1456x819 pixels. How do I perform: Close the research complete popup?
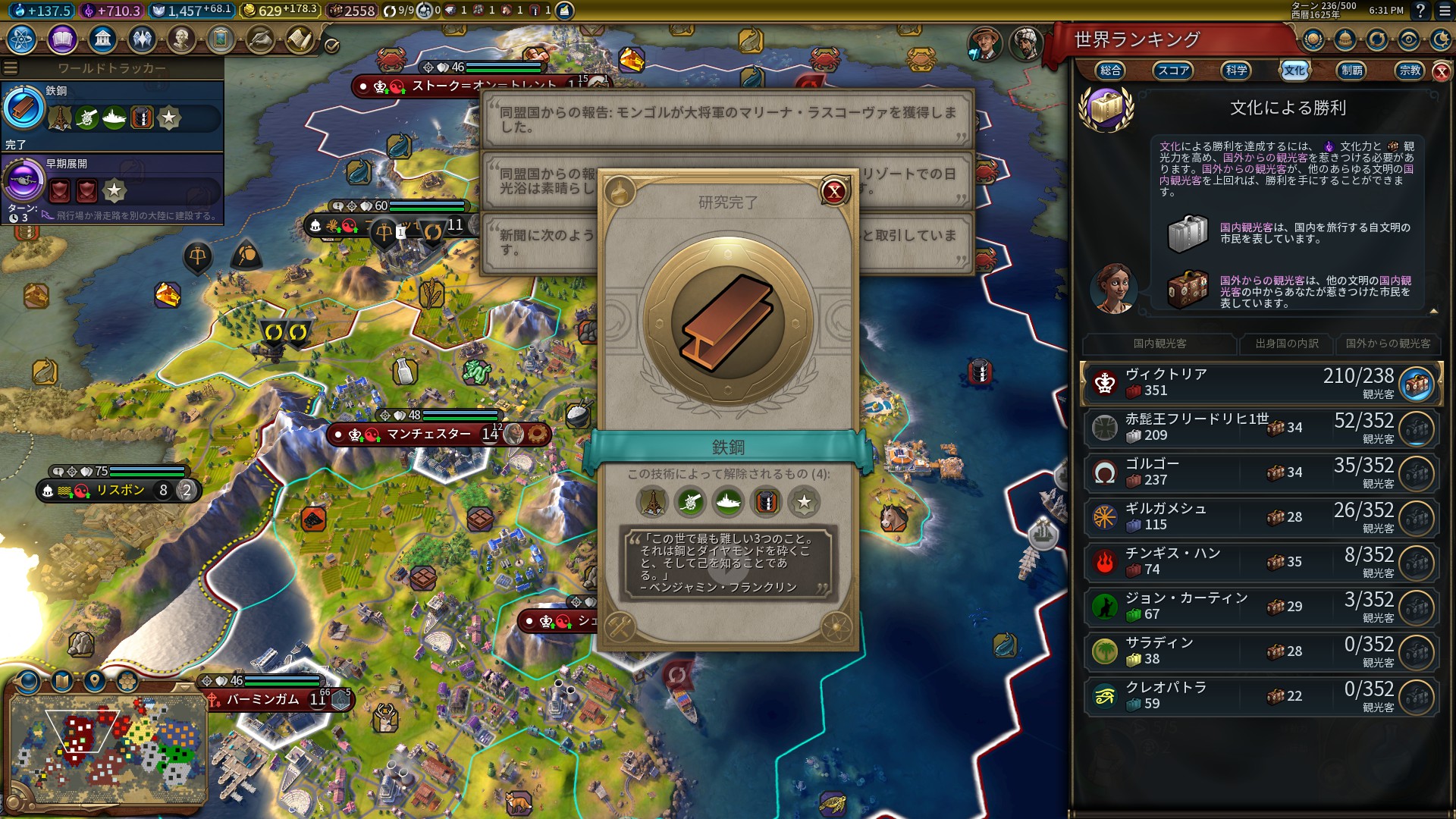click(834, 191)
